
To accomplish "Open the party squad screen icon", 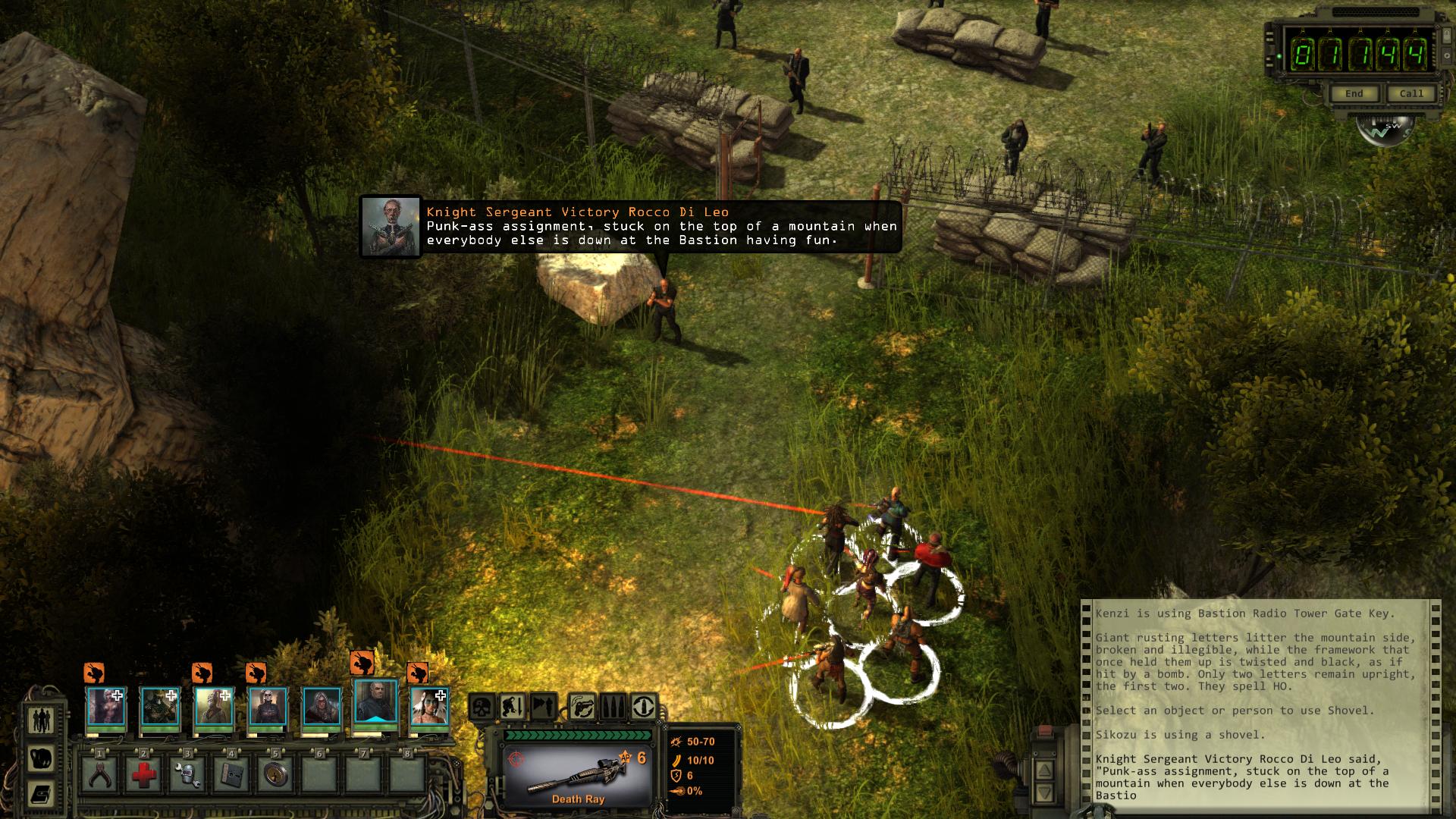I will coord(40,719).
